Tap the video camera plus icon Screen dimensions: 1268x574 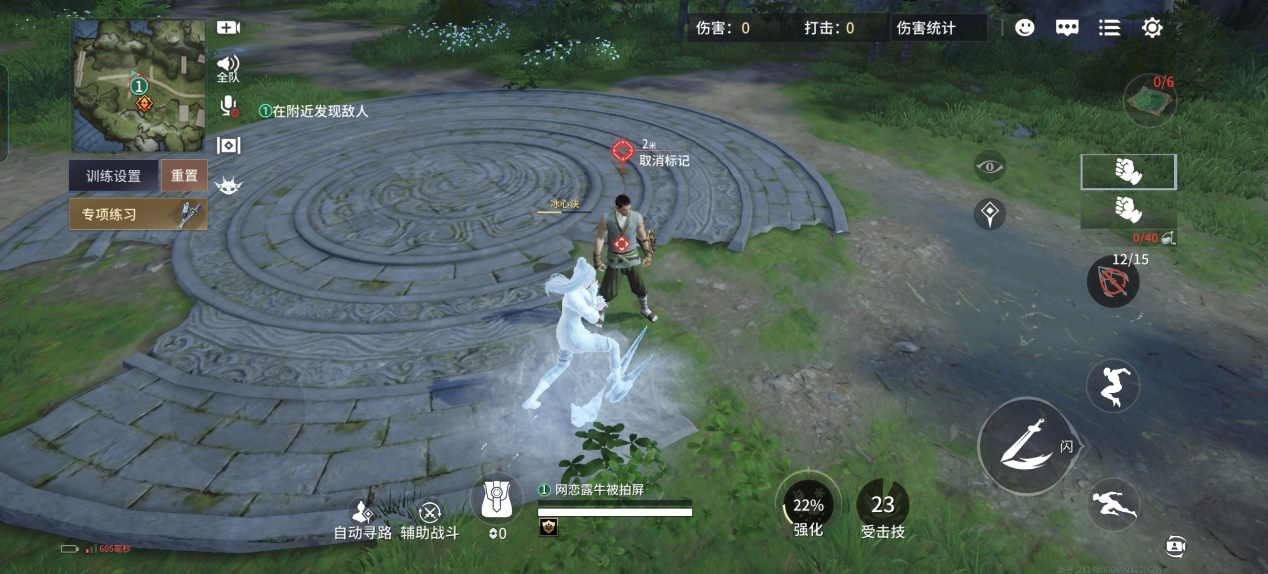(x=228, y=28)
